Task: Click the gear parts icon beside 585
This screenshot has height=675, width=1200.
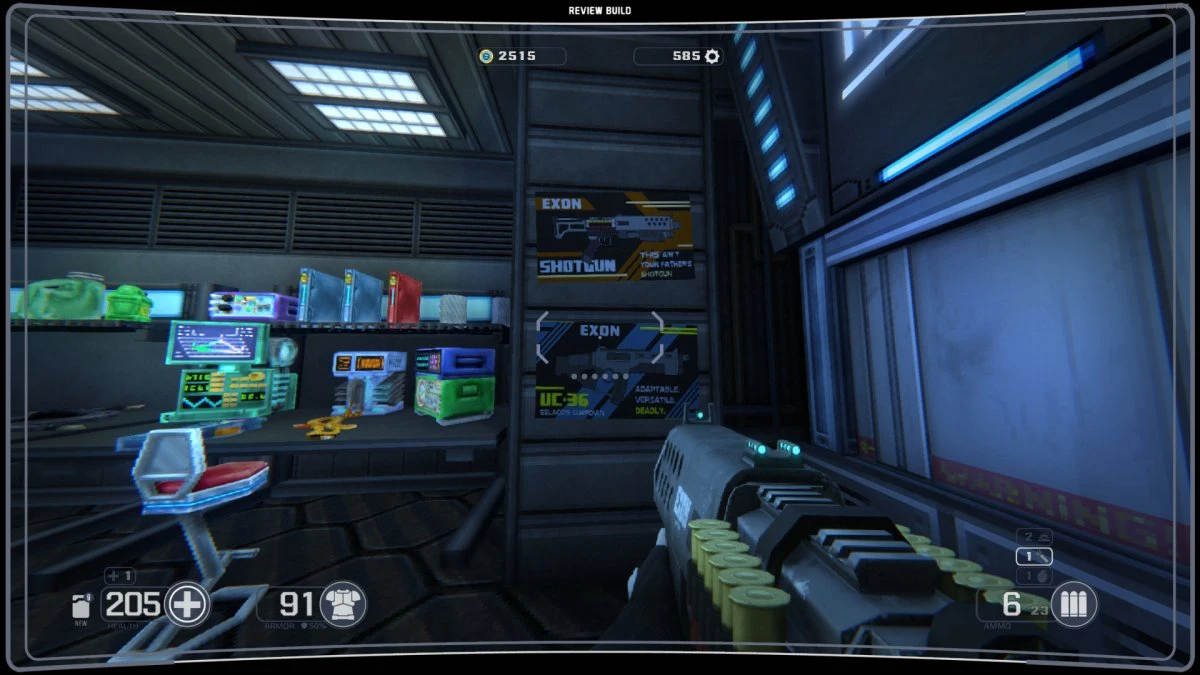Action: tap(712, 56)
